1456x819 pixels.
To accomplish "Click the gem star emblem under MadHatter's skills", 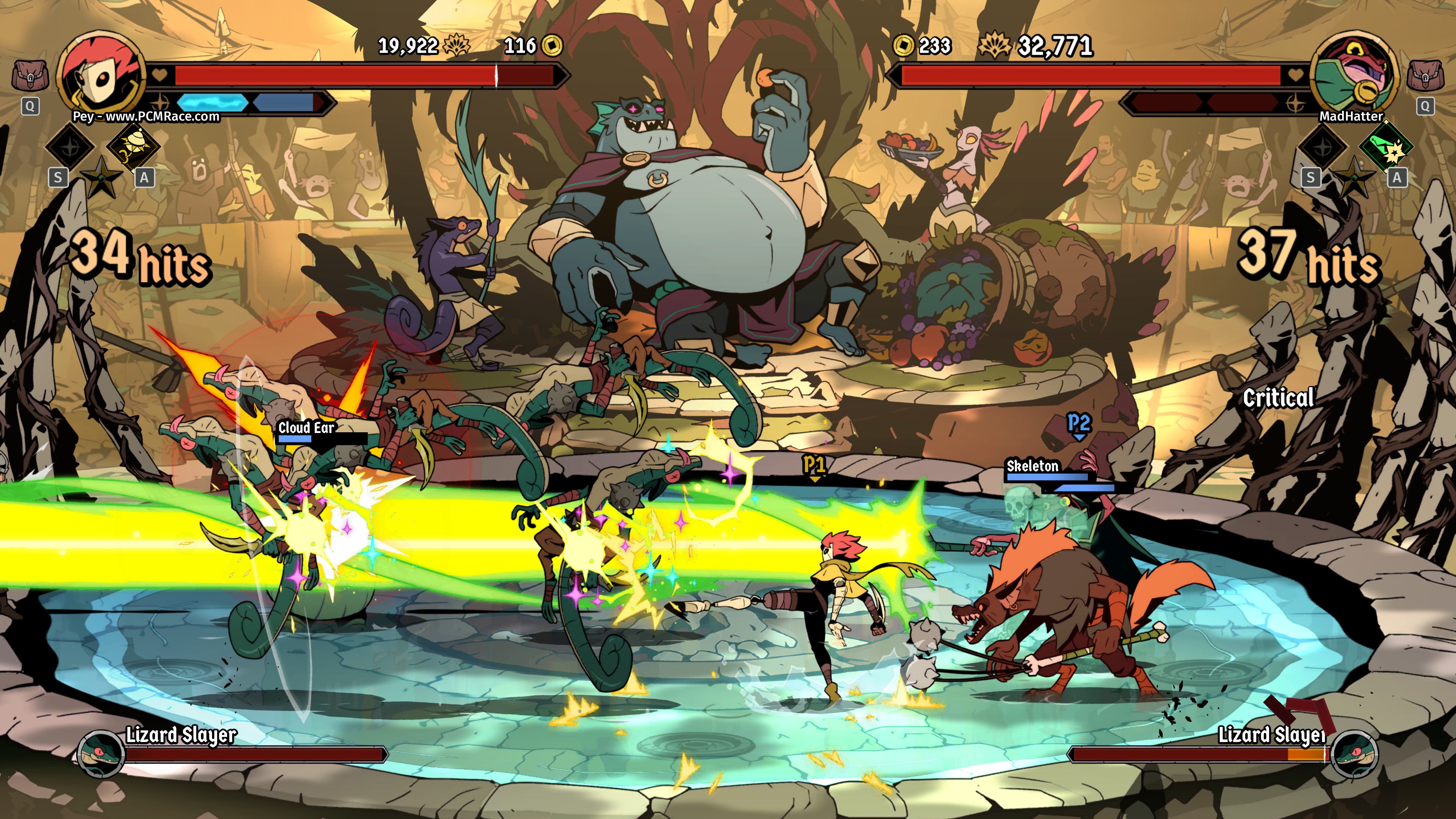I will (1354, 177).
